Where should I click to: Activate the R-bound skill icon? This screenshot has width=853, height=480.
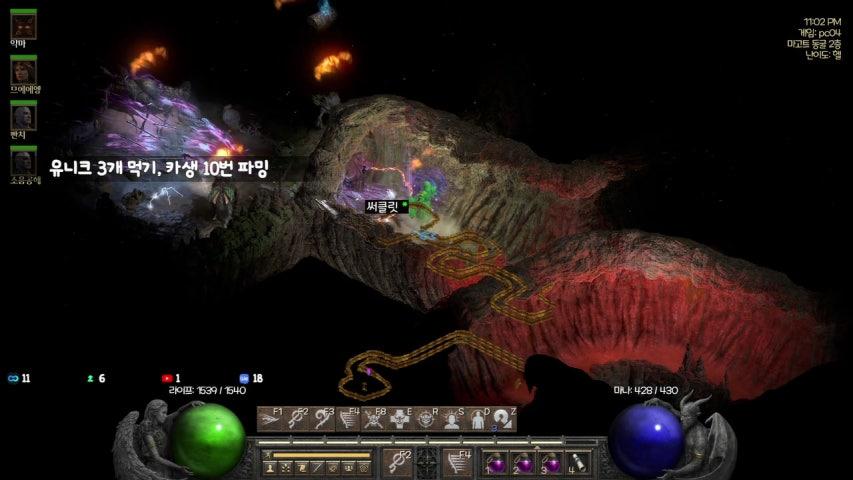tap(426, 419)
